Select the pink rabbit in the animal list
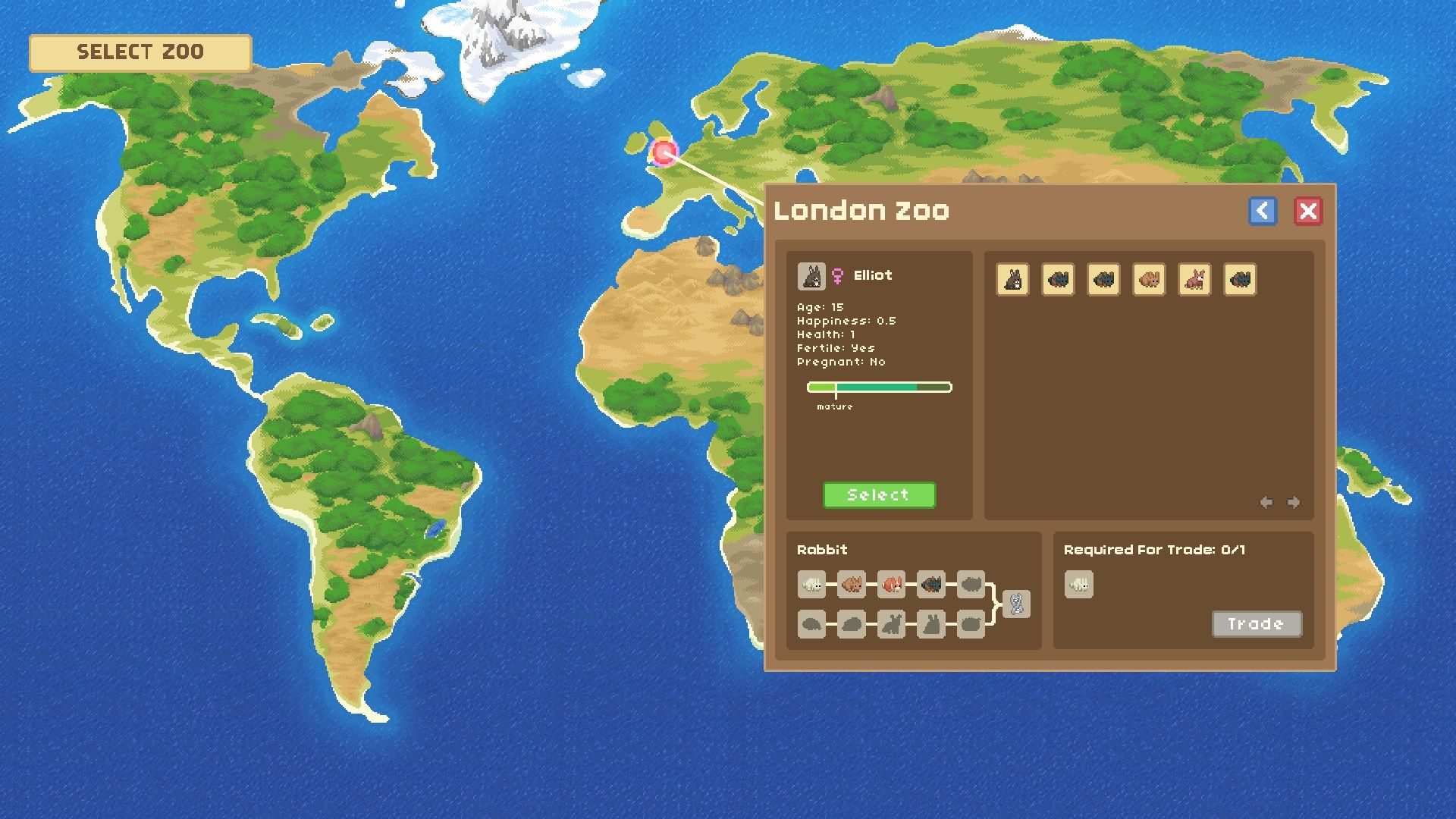This screenshot has width=1456, height=819. click(x=1194, y=280)
